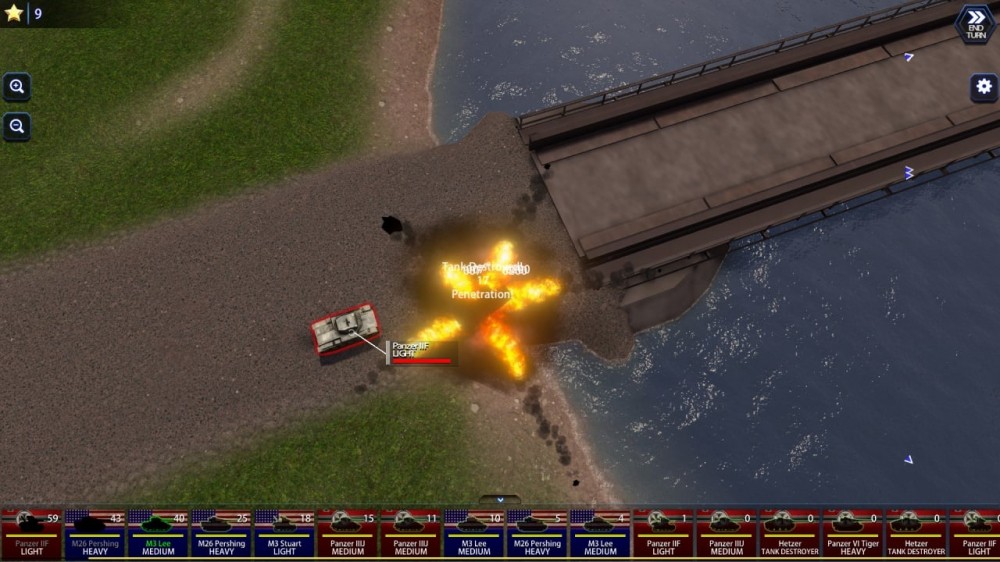The height and width of the screenshot is (562, 1000).
Task: Select the Panzer IIF card numbered 59
Action: 31,534
